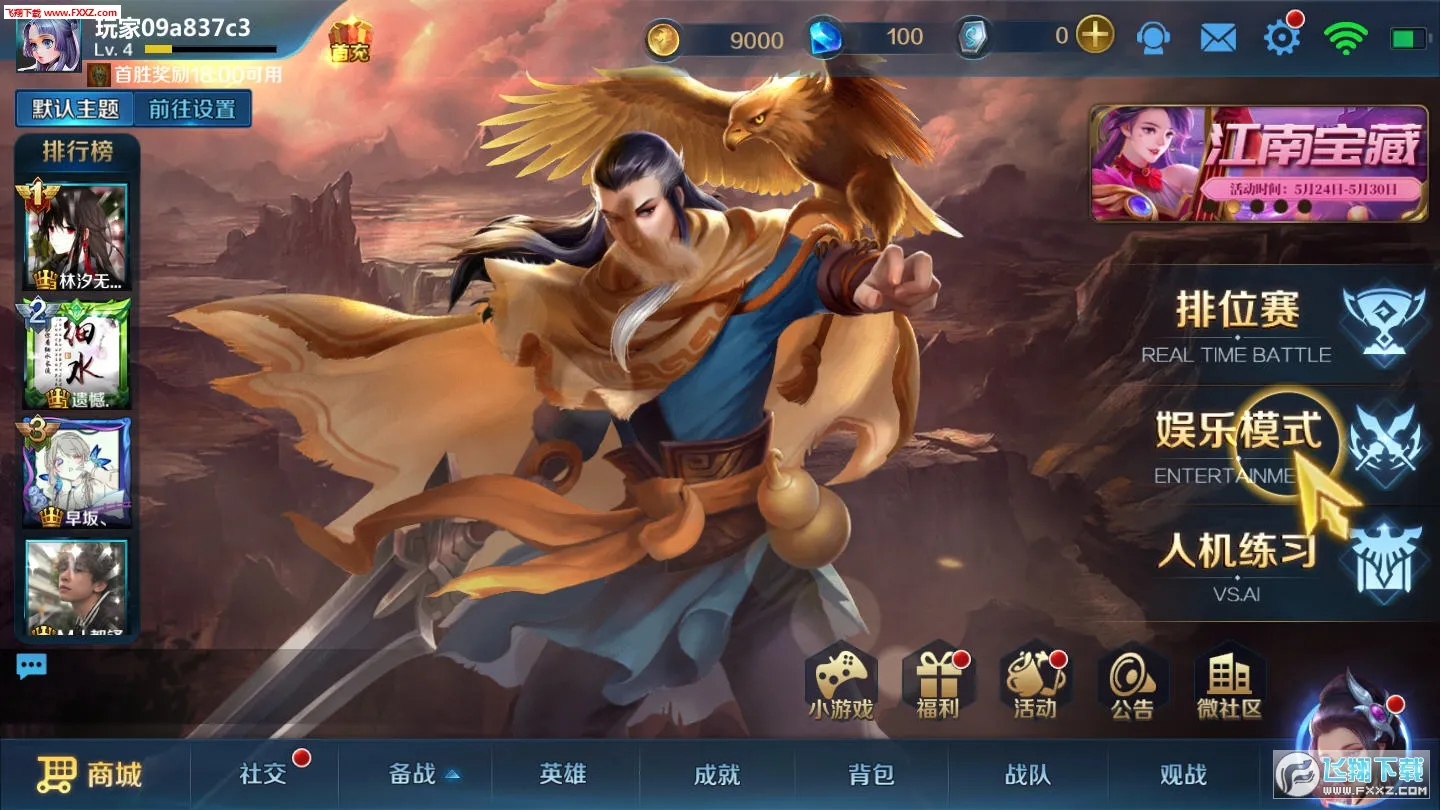Screen dimensions: 1440x810
Task: Open the 活动 events panel
Action: pyautogui.click(x=1033, y=685)
